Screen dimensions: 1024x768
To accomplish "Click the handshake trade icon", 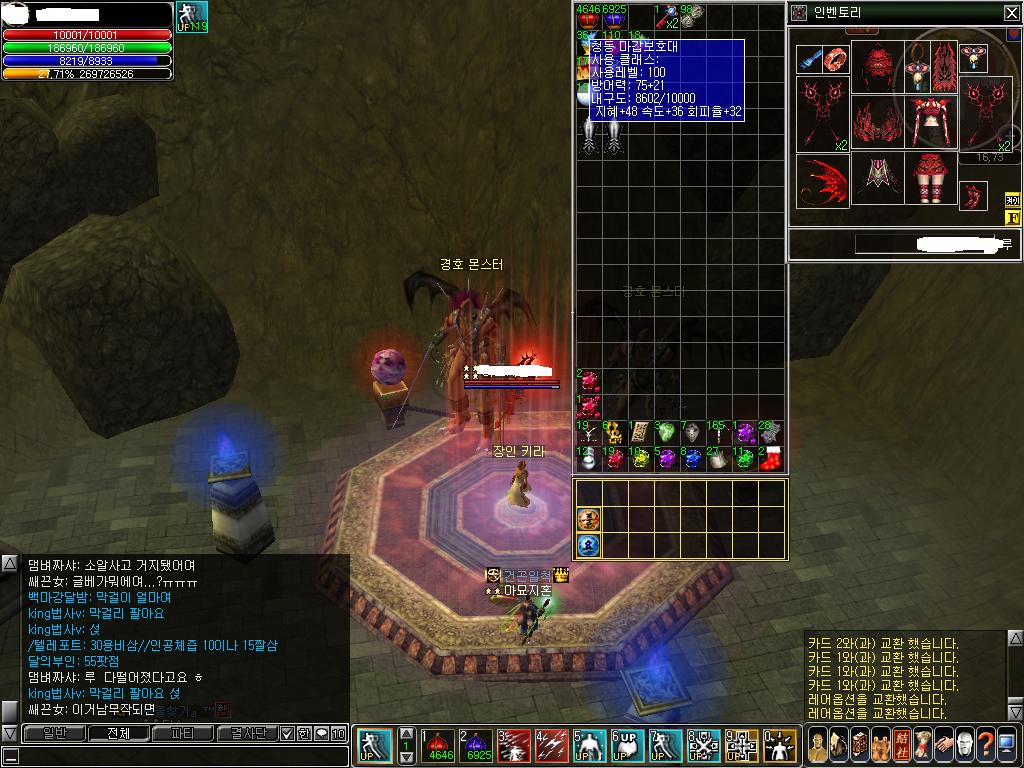I will [943, 744].
